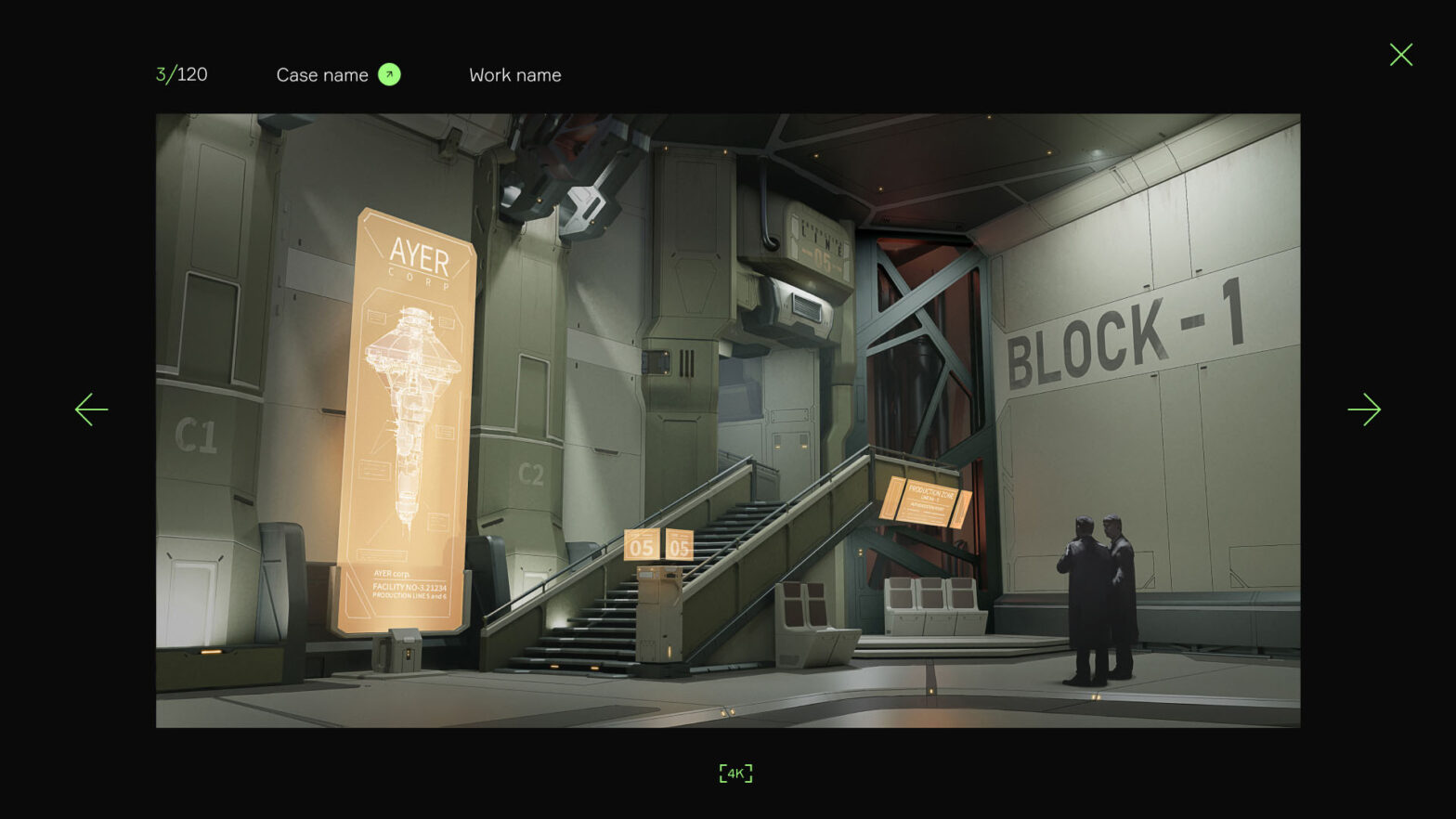Select the Work name label
The width and height of the screenshot is (1456, 819).
(514, 75)
